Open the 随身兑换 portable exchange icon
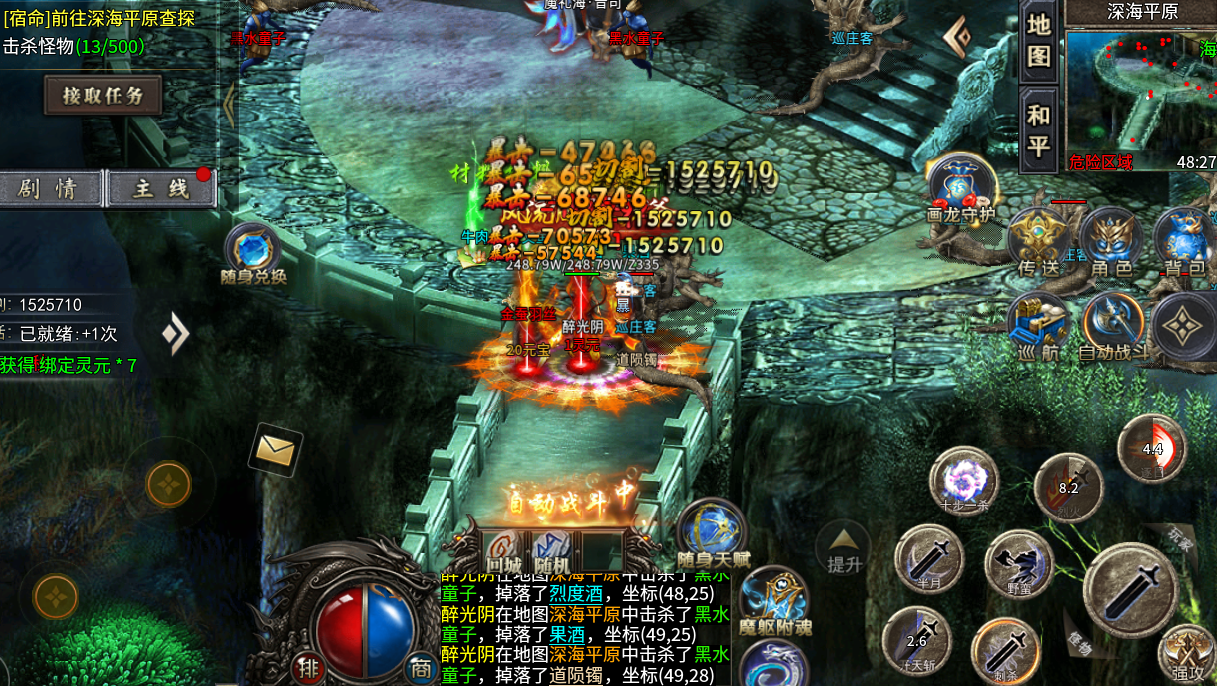The height and width of the screenshot is (686, 1217). coord(253,249)
